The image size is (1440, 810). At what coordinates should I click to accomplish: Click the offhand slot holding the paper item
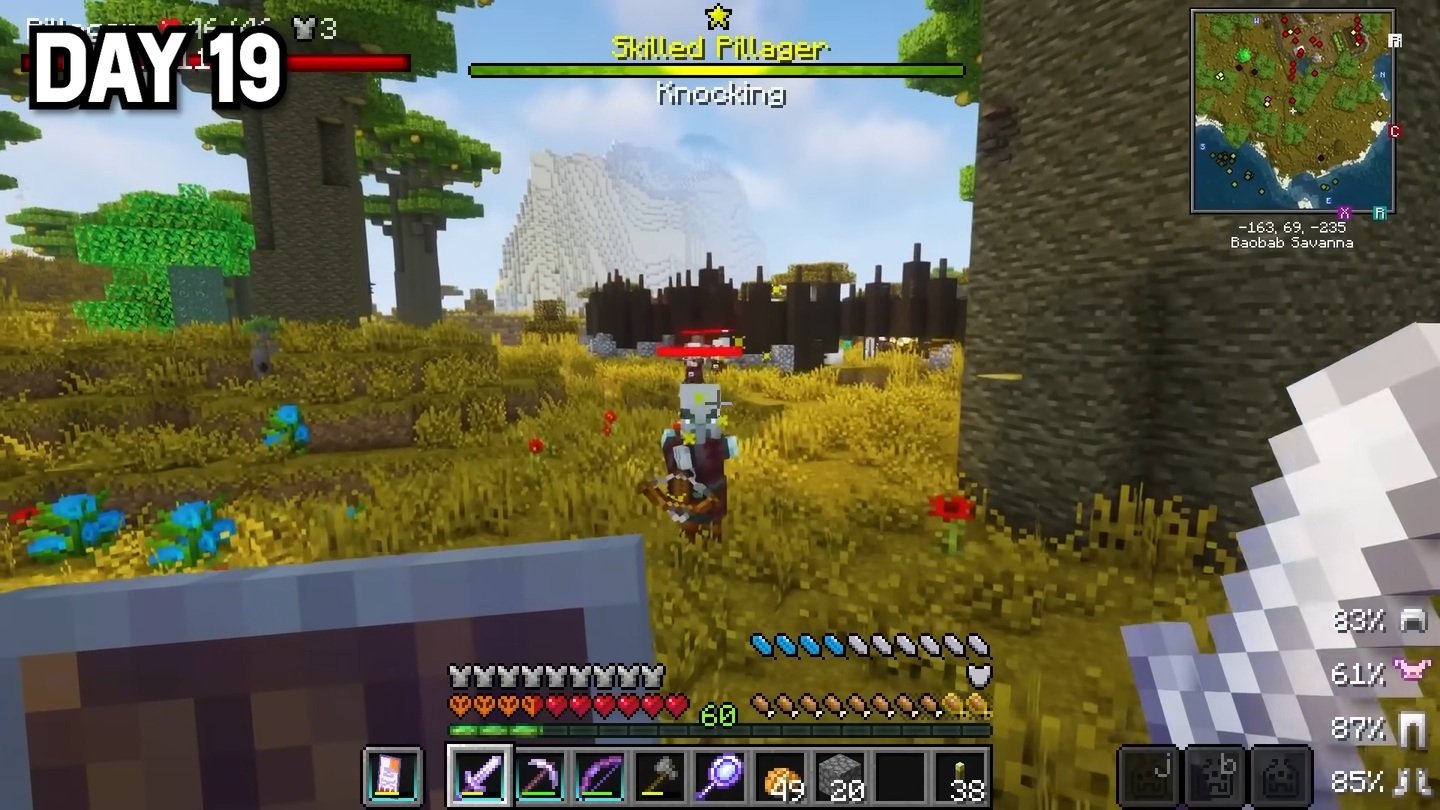click(392, 776)
